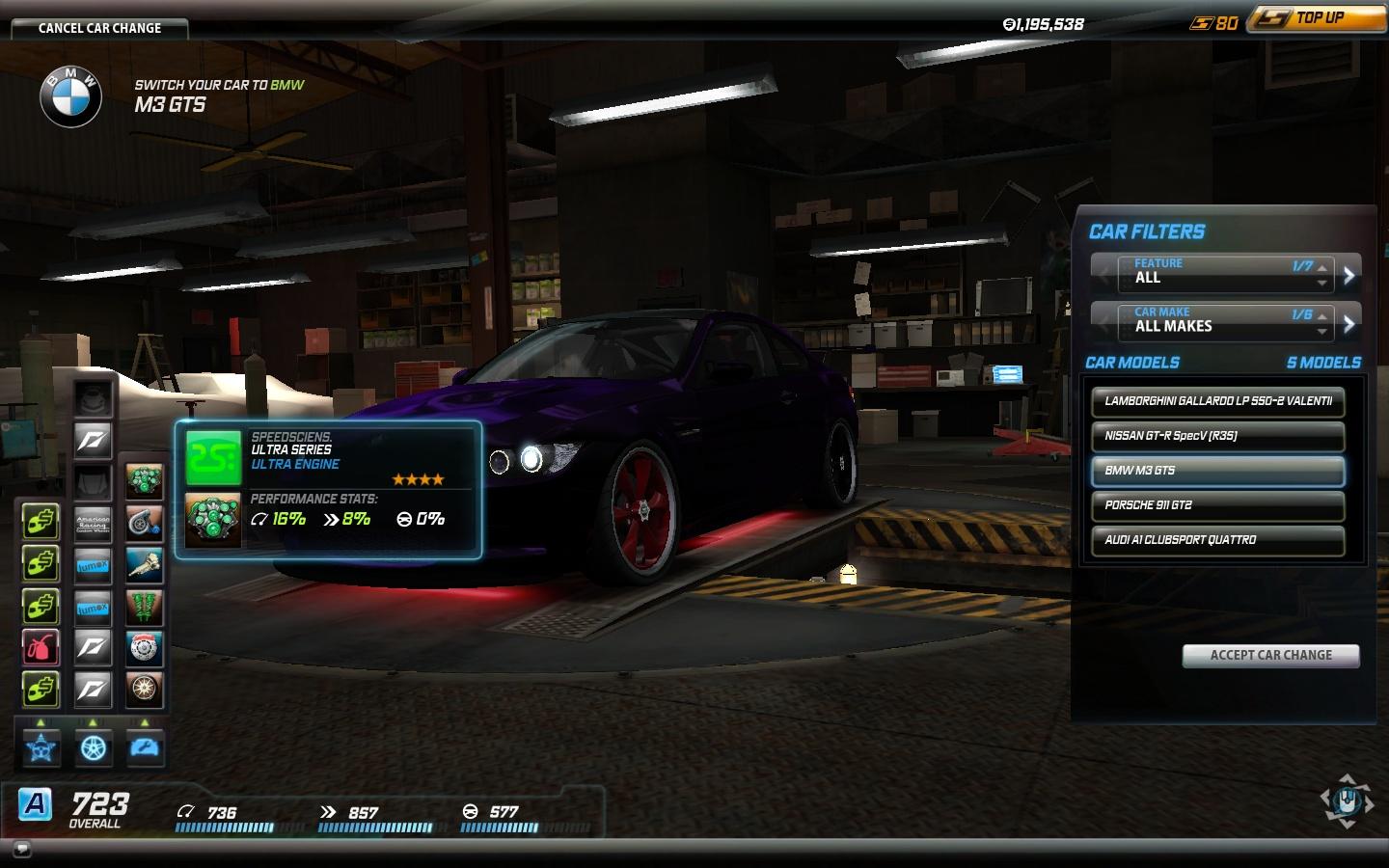This screenshot has height=868, width=1389.
Task: Select the green suspension springs part
Action: pyautogui.click(x=145, y=607)
